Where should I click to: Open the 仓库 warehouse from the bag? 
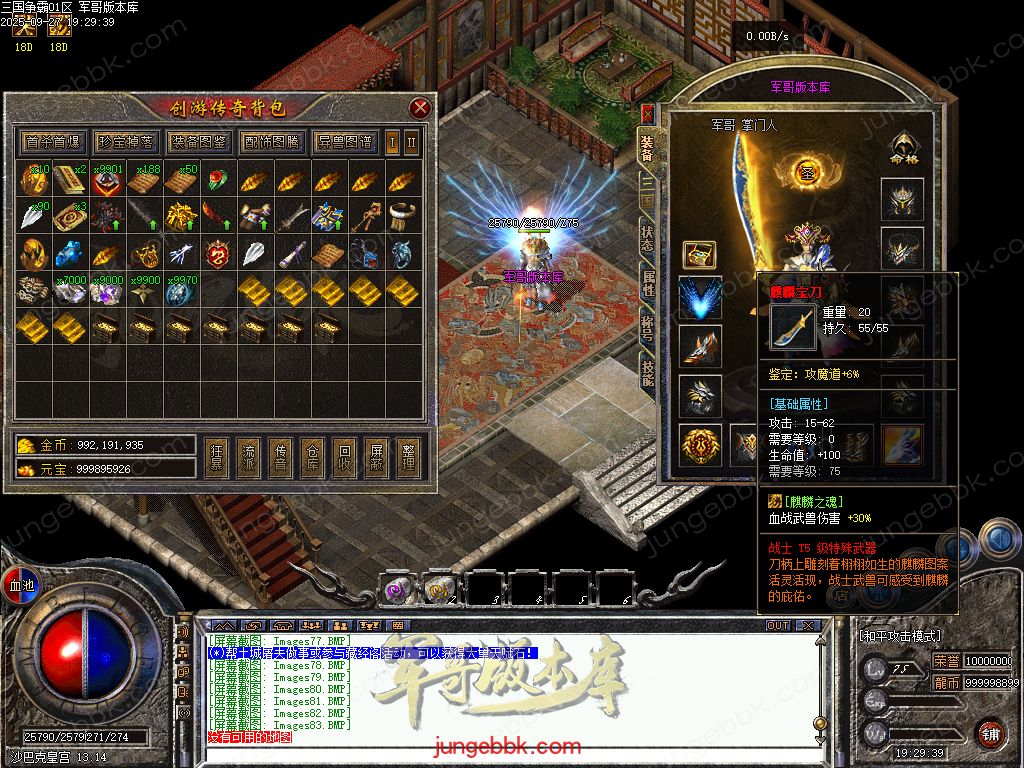(312, 455)
